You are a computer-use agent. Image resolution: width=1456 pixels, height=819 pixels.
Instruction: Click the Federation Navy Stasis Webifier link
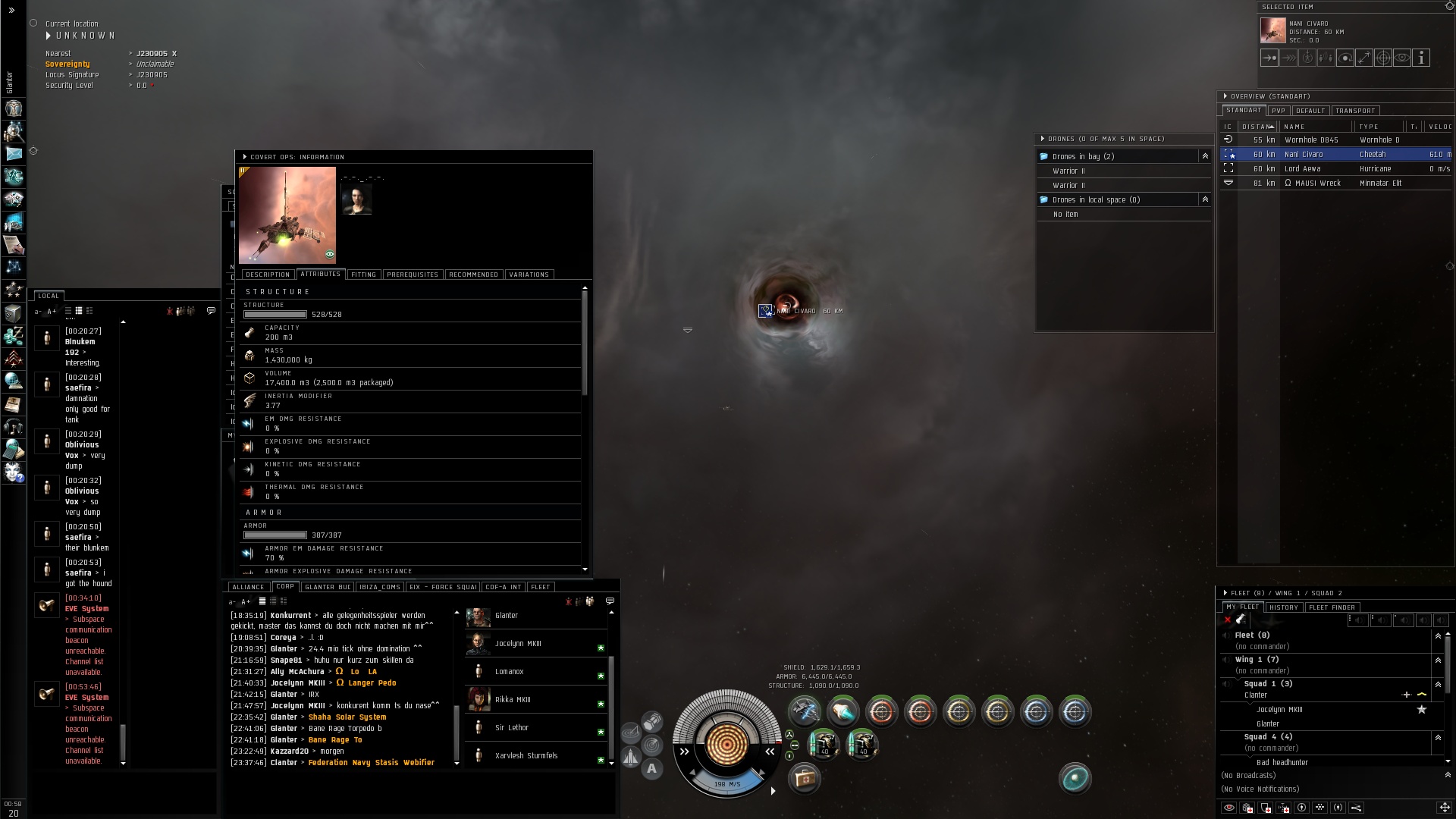pos(371,763)
